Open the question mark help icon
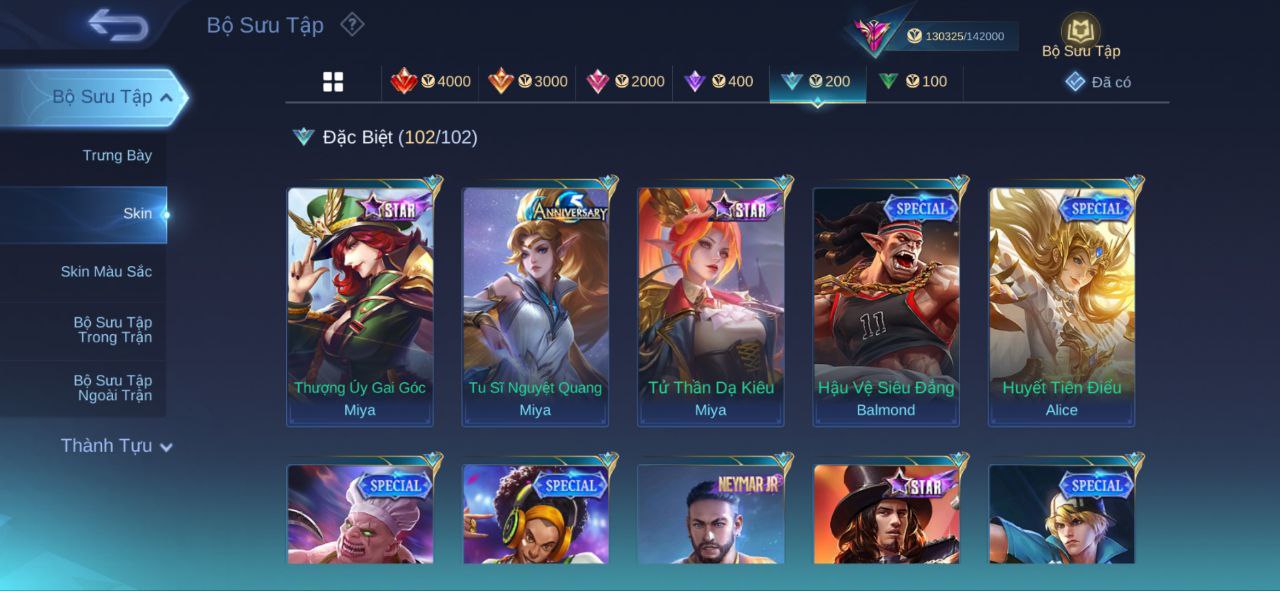 (x=352, y=24)
